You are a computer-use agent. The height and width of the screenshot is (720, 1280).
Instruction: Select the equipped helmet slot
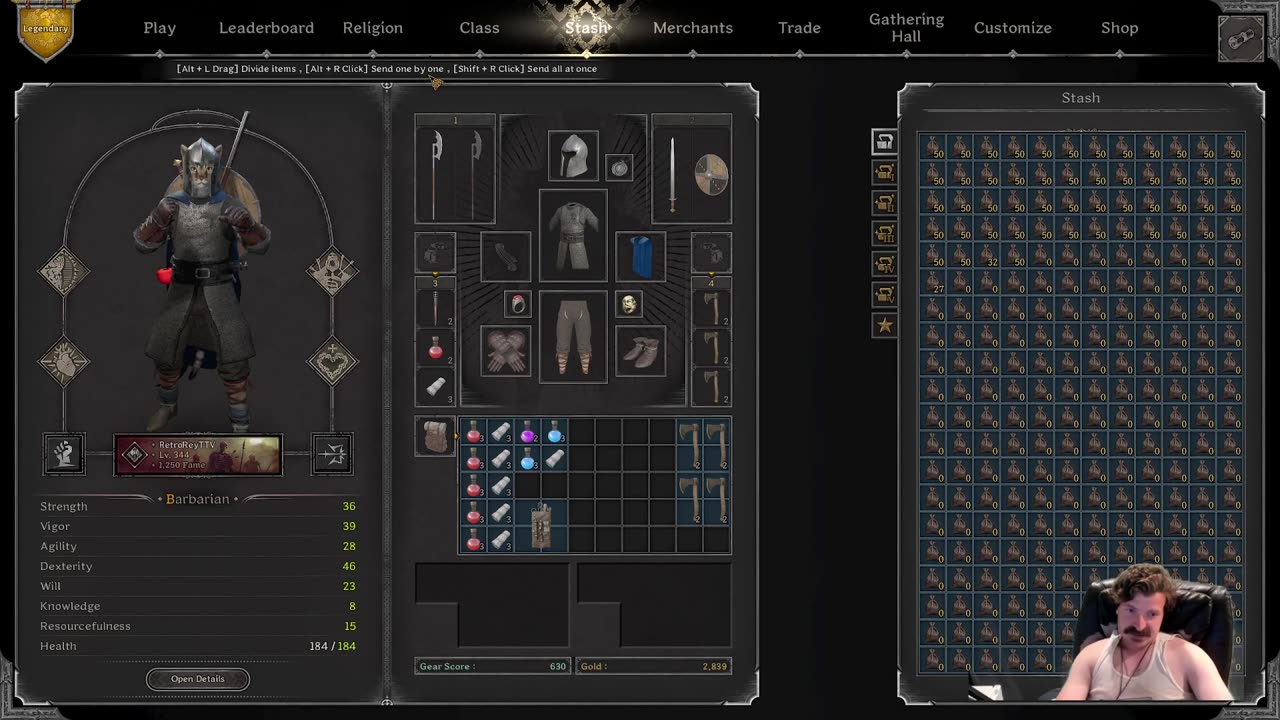pos(573,156)
